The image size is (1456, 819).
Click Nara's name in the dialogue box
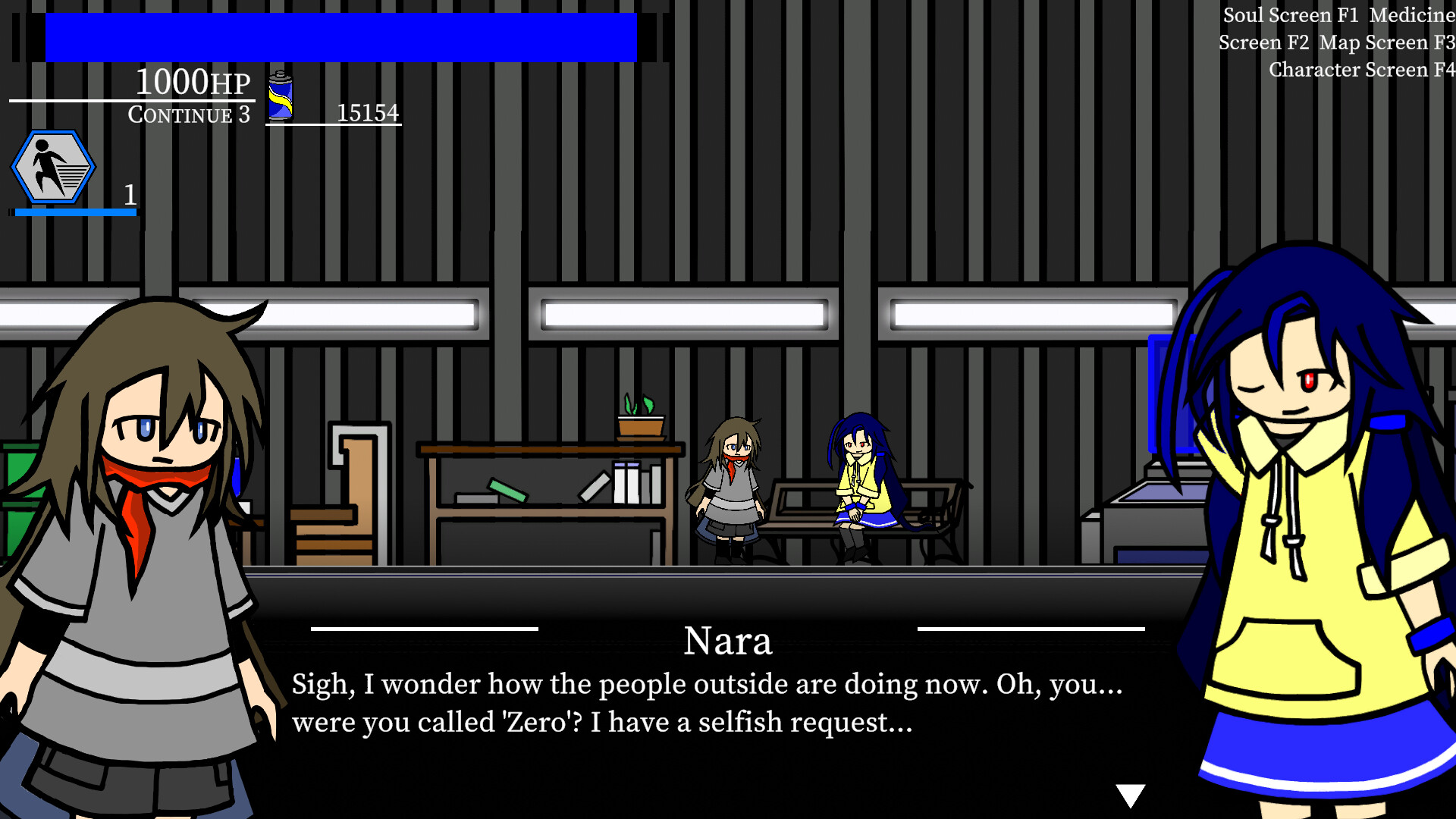pyautogui.click(x=728, y=641)
